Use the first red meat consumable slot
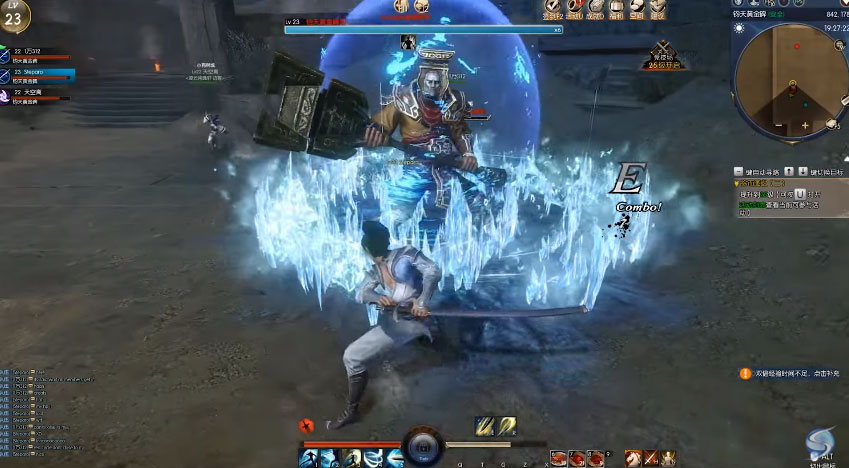The width and height of the screenshot is (849, 468). [558, 458]
